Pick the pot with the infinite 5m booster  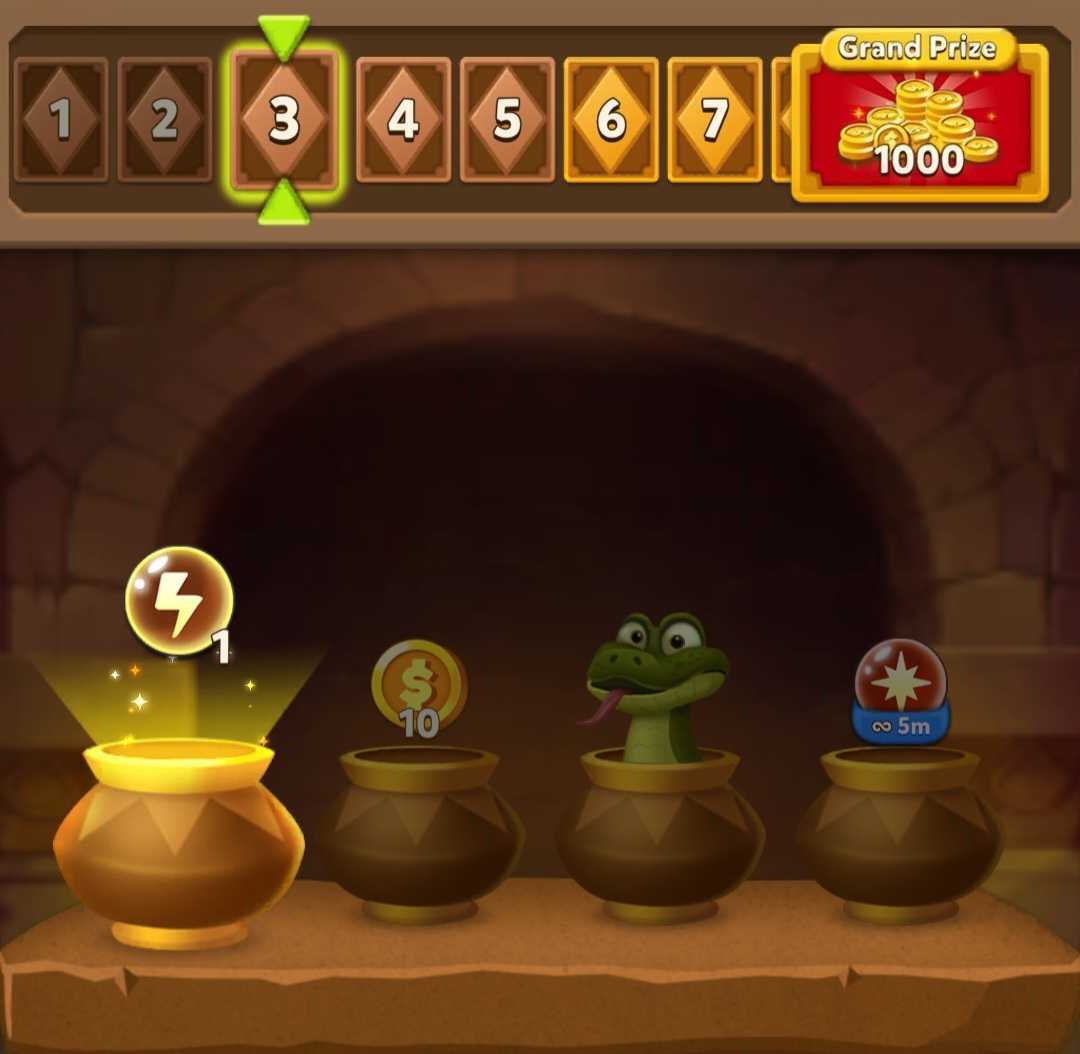(899, 830)
